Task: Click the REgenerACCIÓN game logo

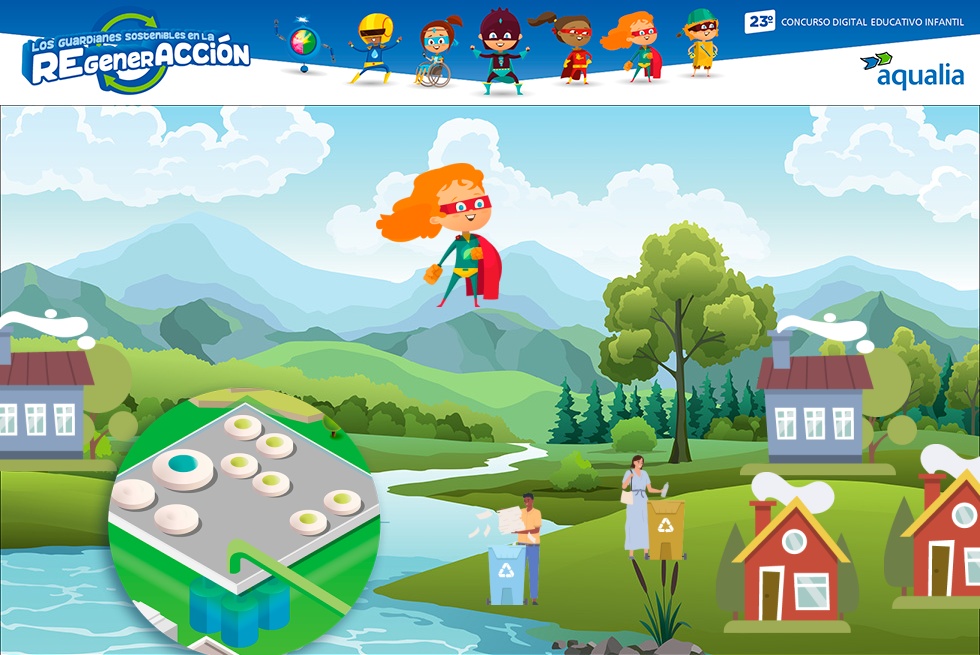Action: pos(135,54)
